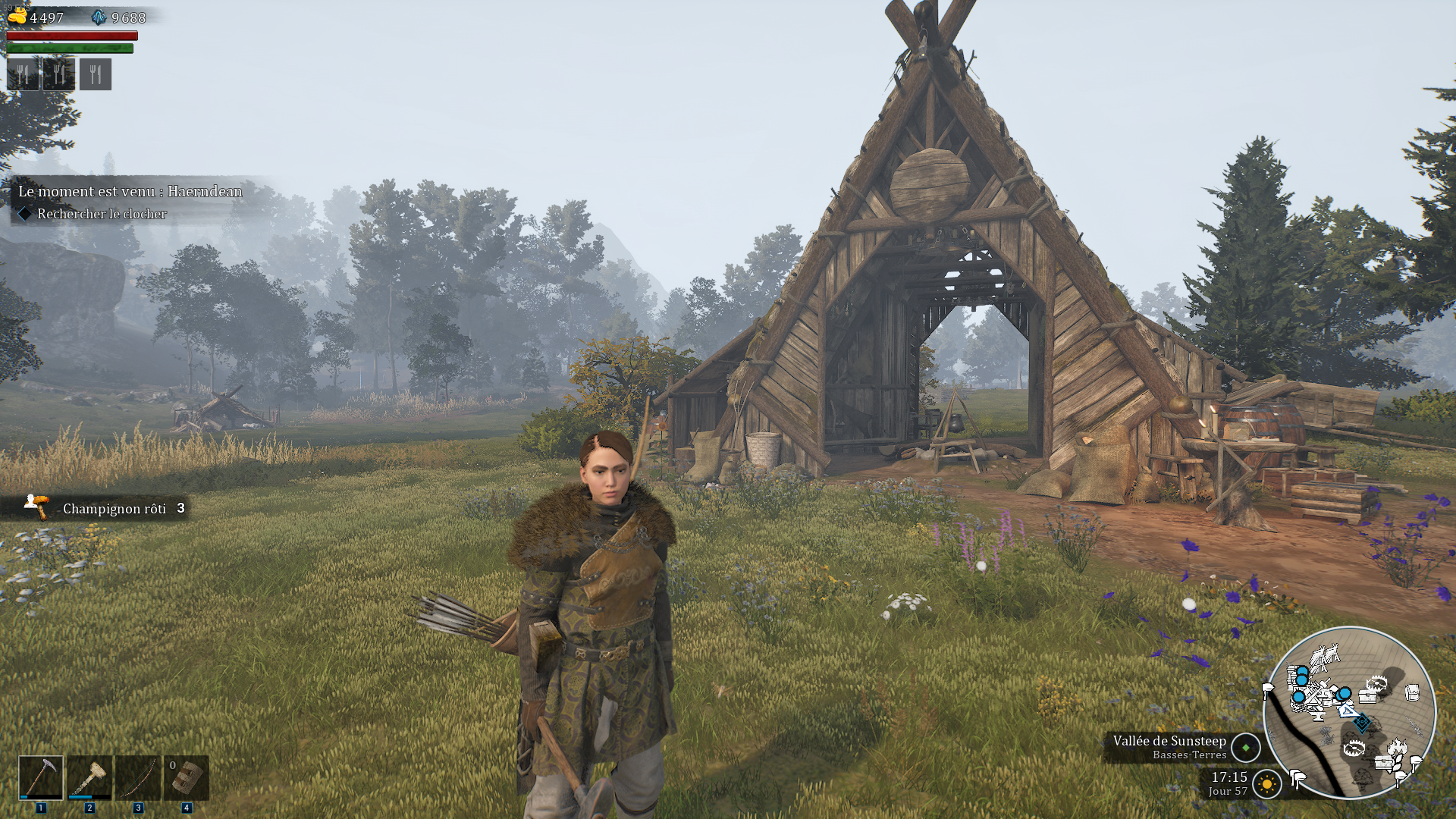Equip the bow from the hotbar
Screen dimensions: 1456x819
click(138, 777)
